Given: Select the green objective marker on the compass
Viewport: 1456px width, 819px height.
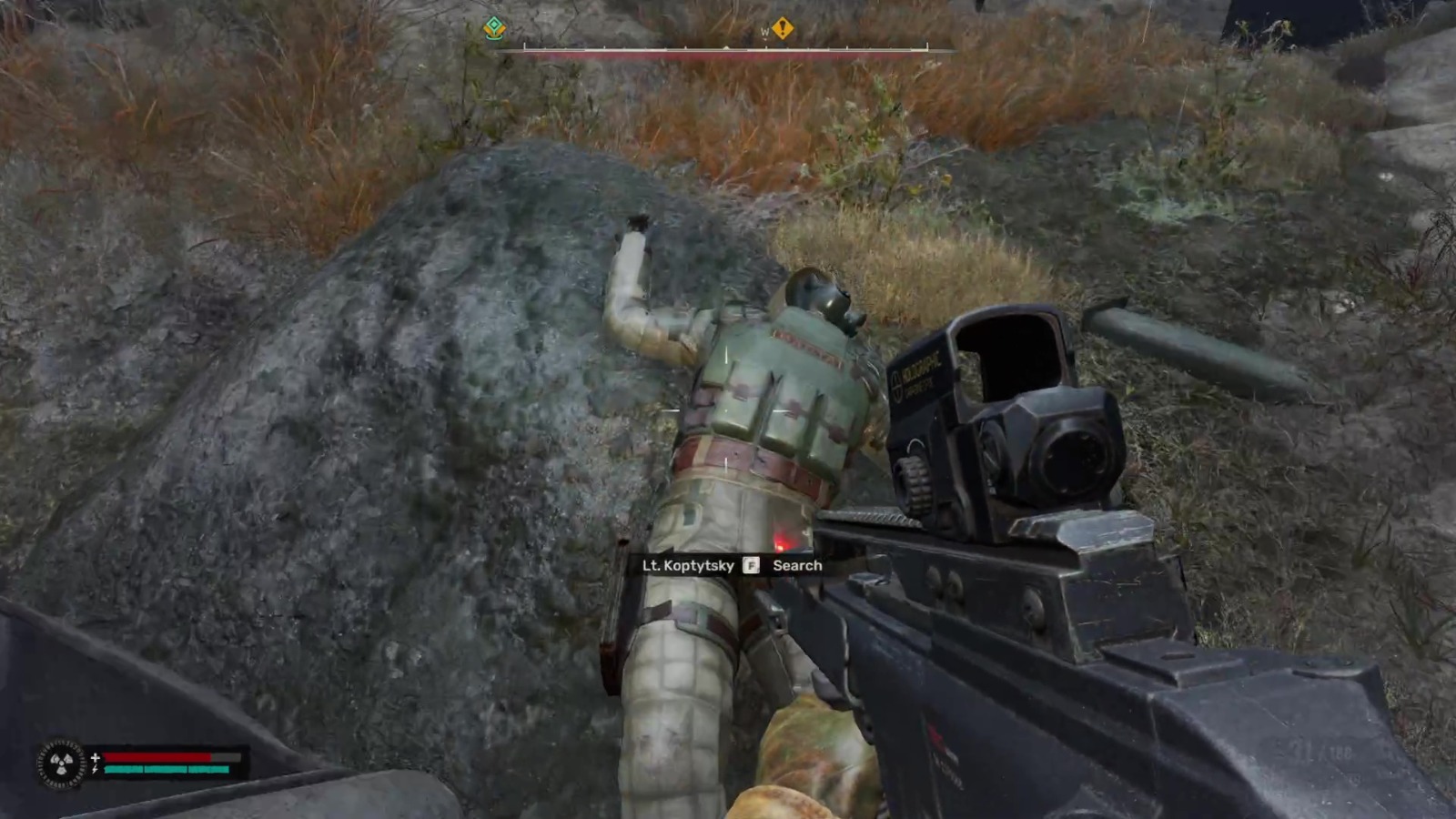Looking at the screenshot, I should click(492, 29).
